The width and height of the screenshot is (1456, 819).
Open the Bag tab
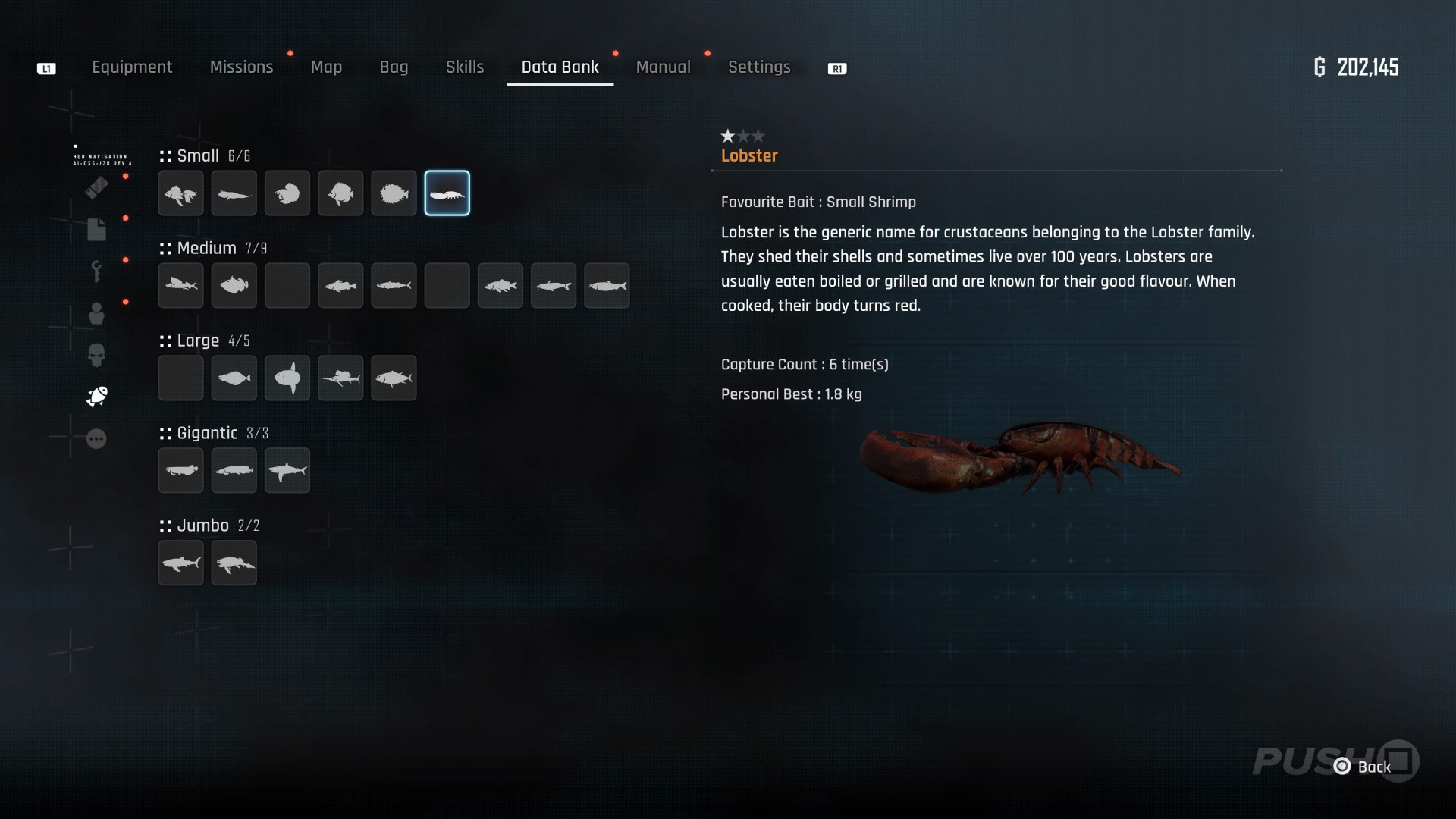[x=394, y=67]
